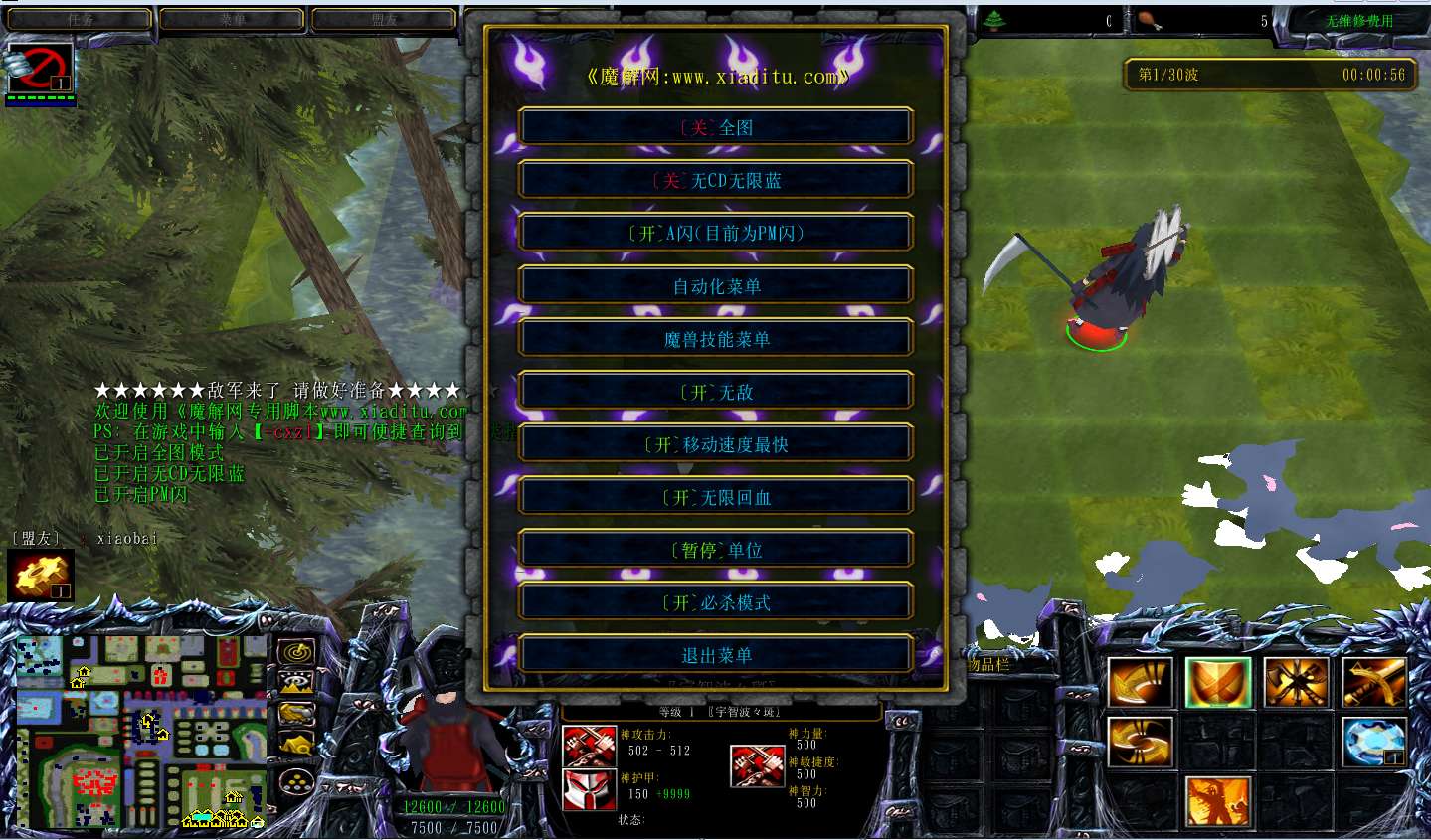This screenshot has width=1431, height=840.
Task: Select the A闪 (目前为PM闪) option
Action: (x=715, y=233)
